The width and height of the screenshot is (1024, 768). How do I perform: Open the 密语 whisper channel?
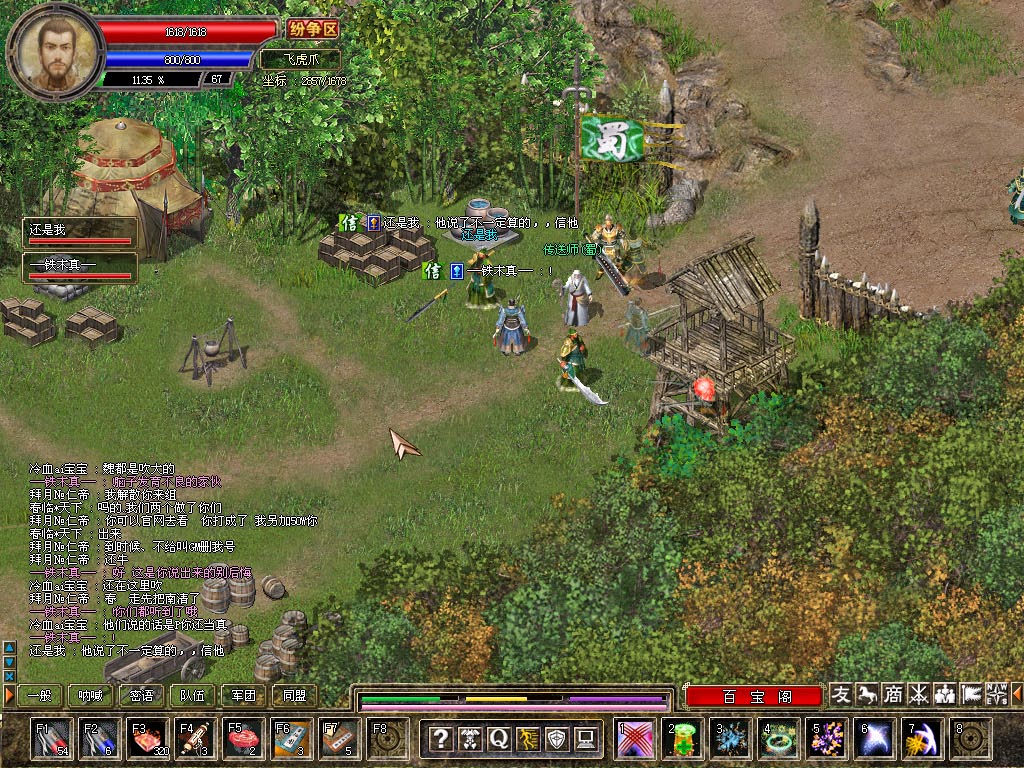[x=142, y=695]
